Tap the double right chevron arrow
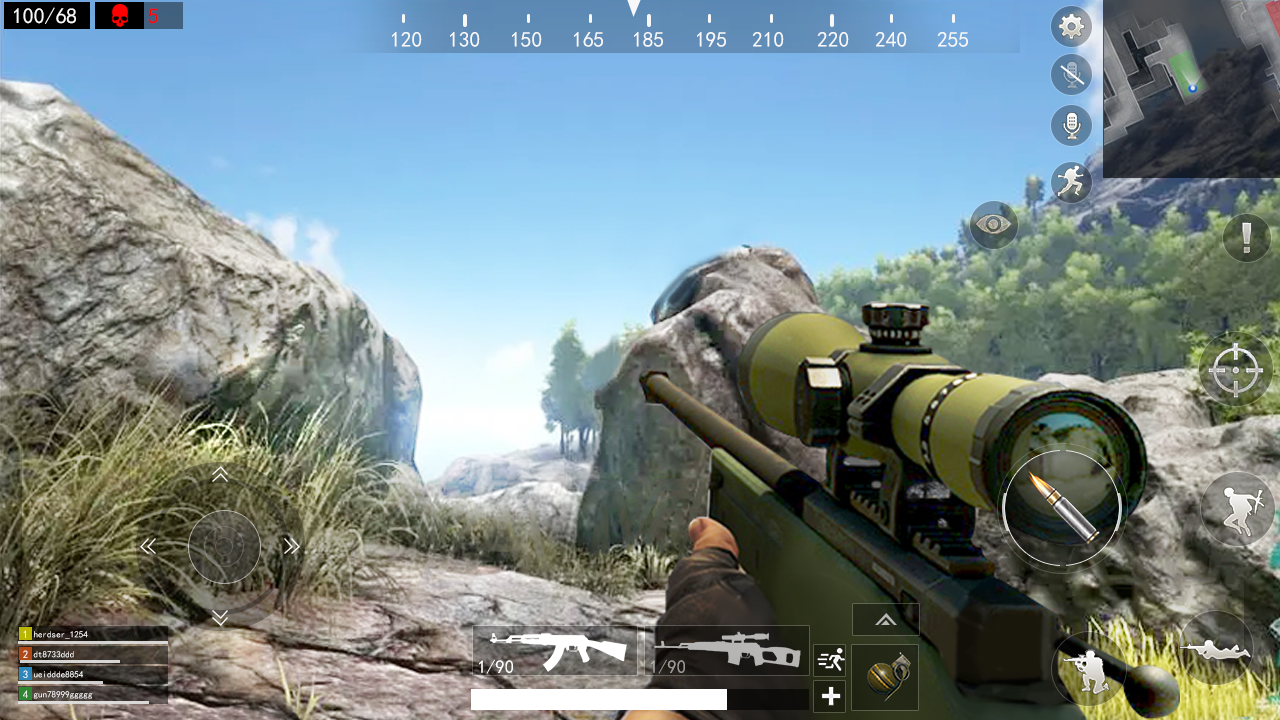Image resolution: width=1280 pixels, height=720 pixels. click(291, 545)
